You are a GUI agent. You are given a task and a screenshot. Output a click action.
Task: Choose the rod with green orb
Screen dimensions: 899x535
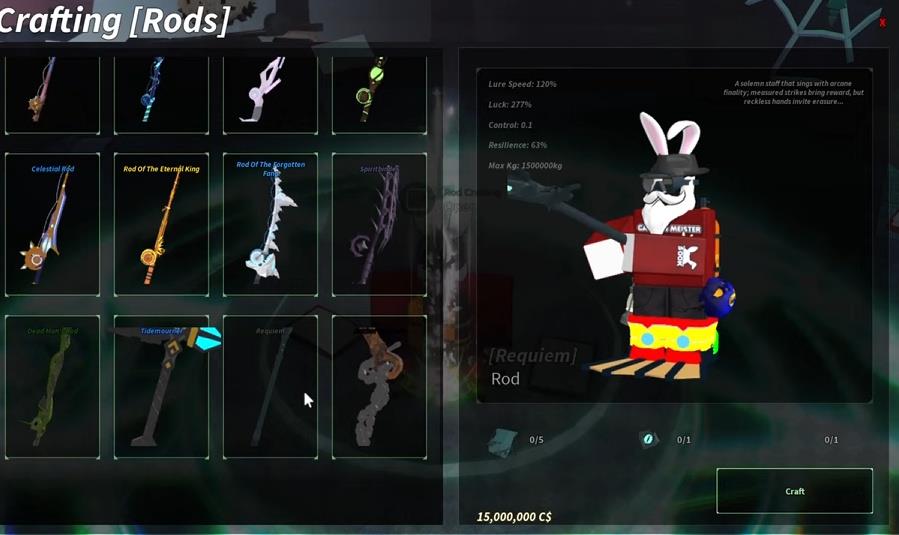(379, 93)
